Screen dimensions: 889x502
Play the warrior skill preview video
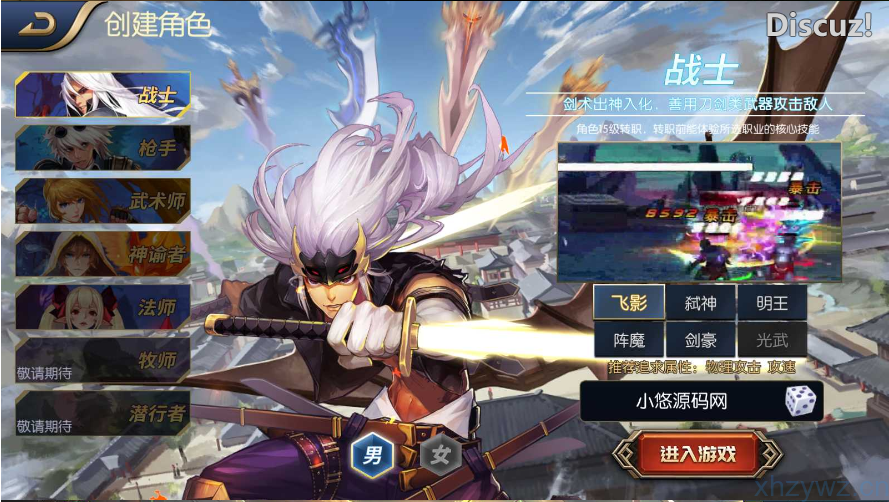(699, 211)
